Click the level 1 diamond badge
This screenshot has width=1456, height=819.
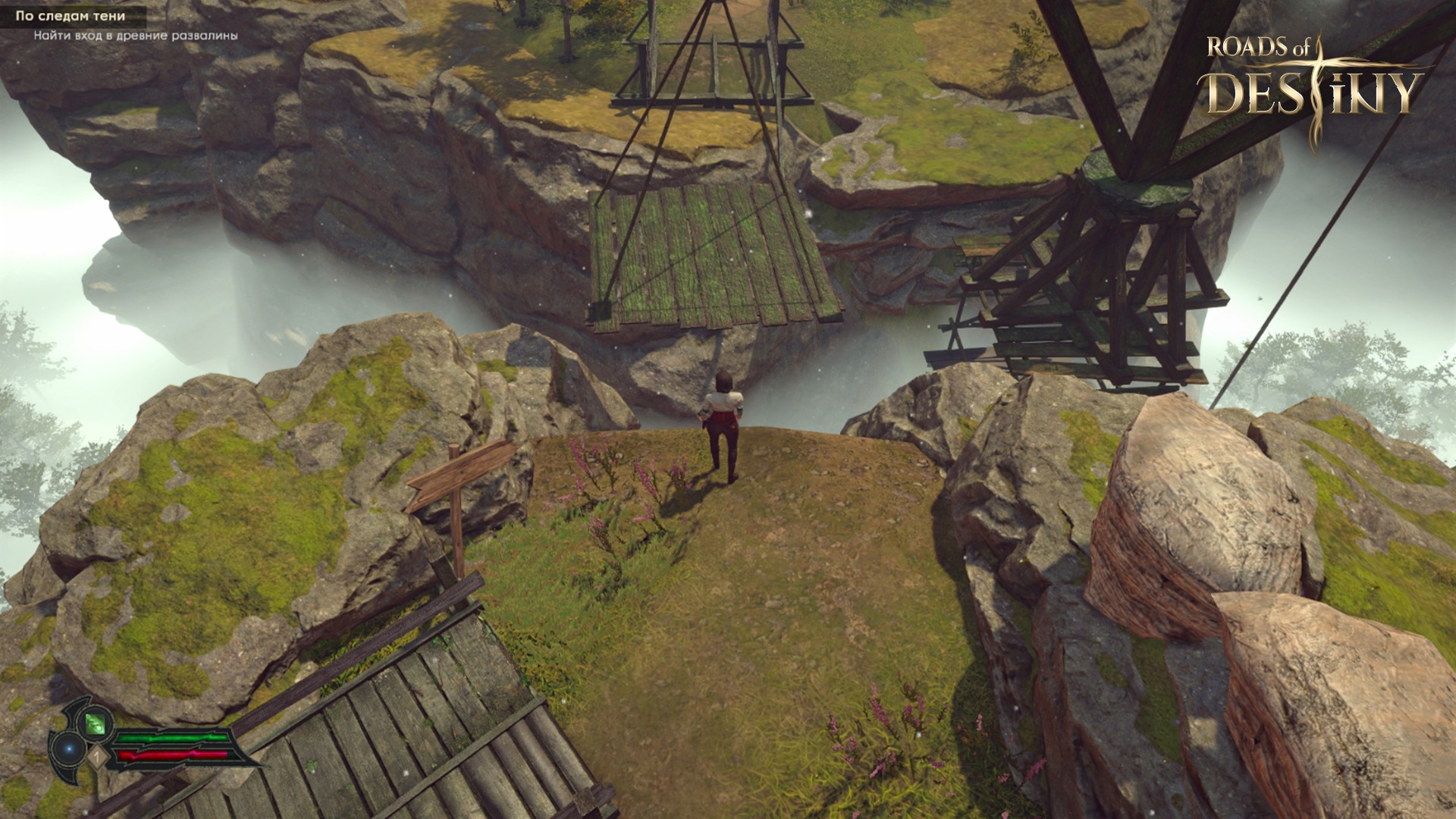coord(96,755)
